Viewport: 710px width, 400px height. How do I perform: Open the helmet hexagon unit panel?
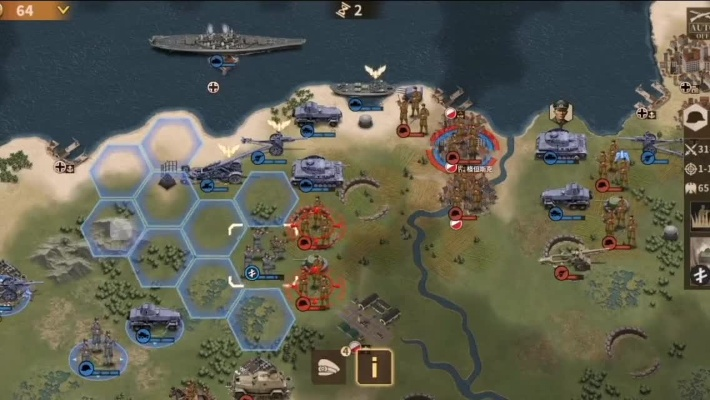point(694,118)
